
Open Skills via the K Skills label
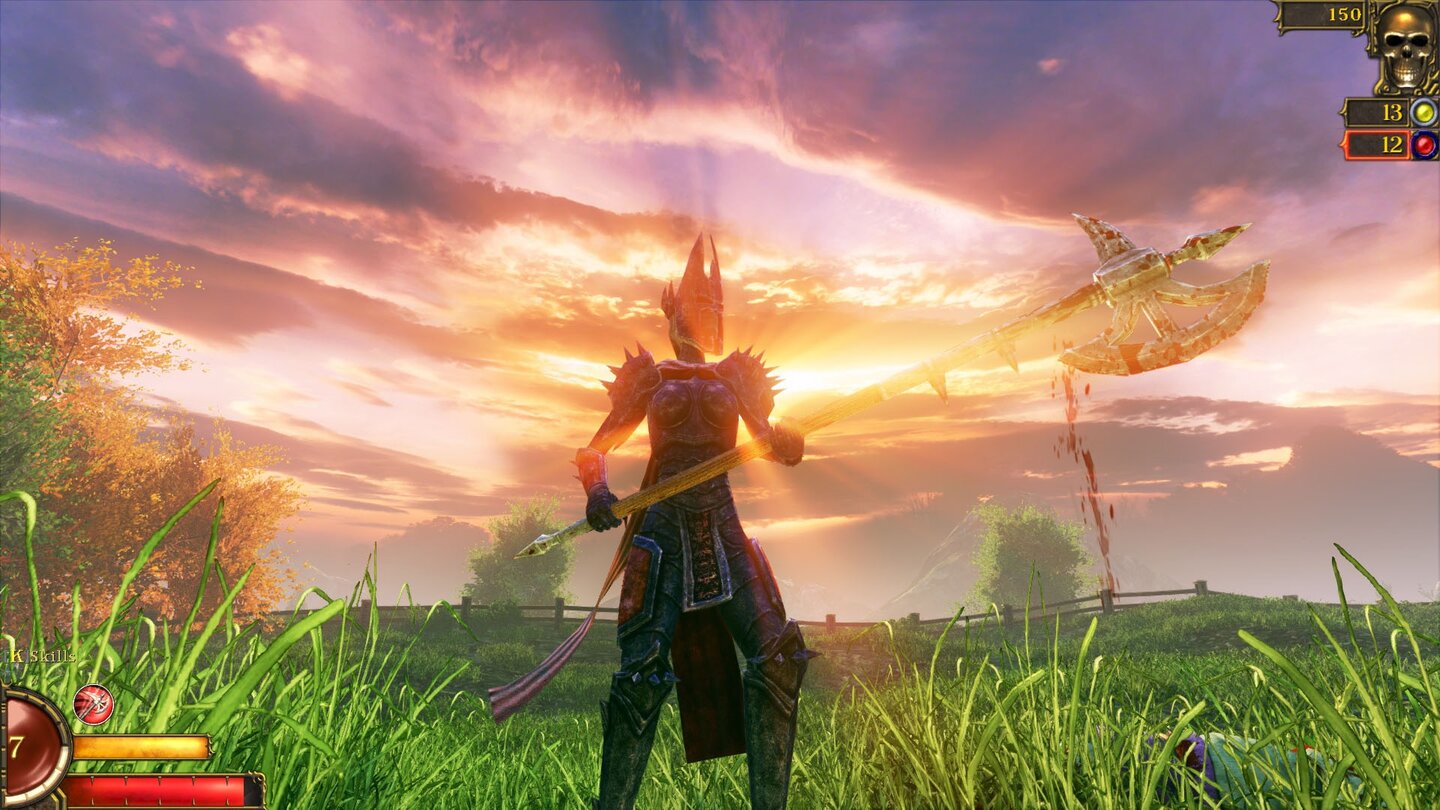[38, 655]
